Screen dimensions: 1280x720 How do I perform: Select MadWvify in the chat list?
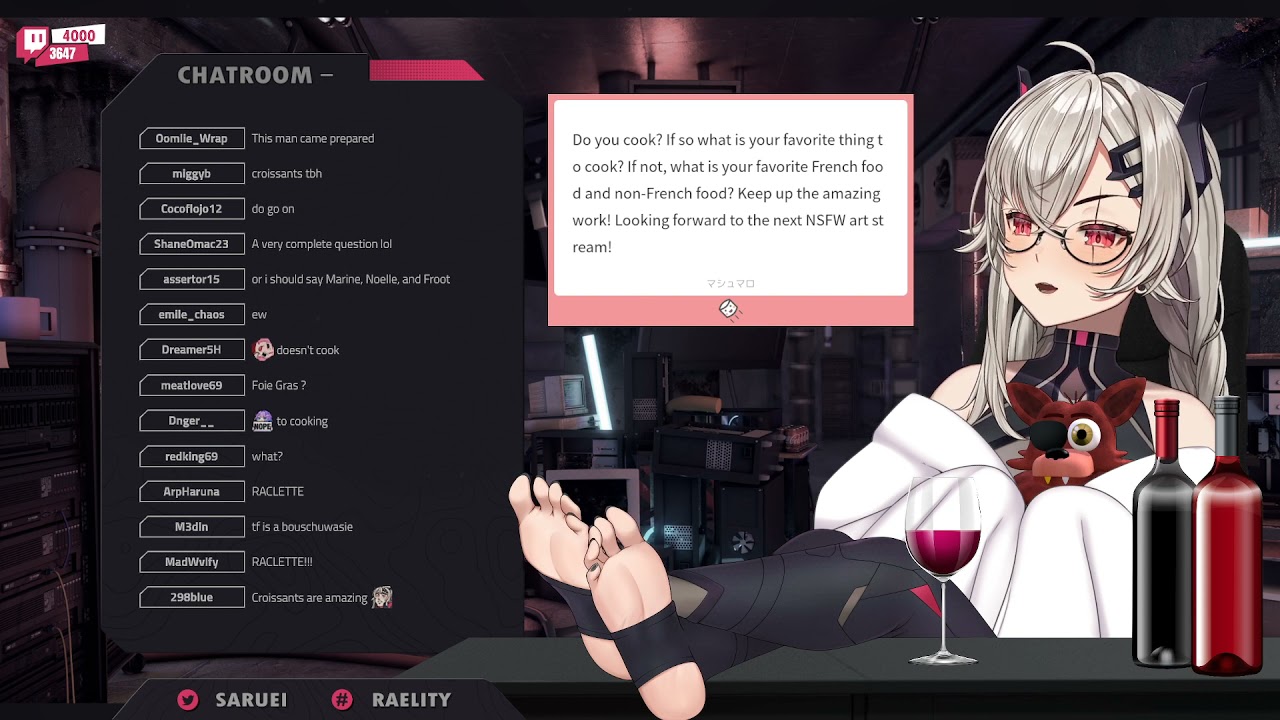[x=191, y=562]
